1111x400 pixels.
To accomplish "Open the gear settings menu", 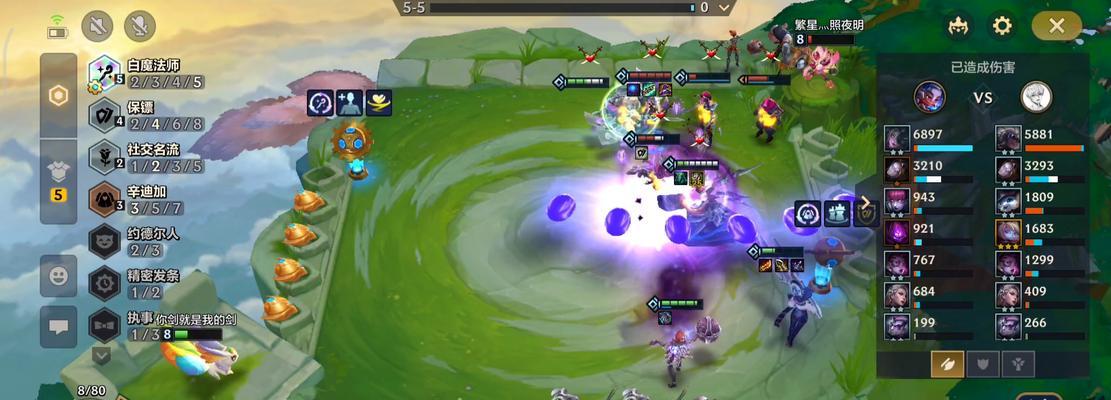I will [x=1002, y=26].
